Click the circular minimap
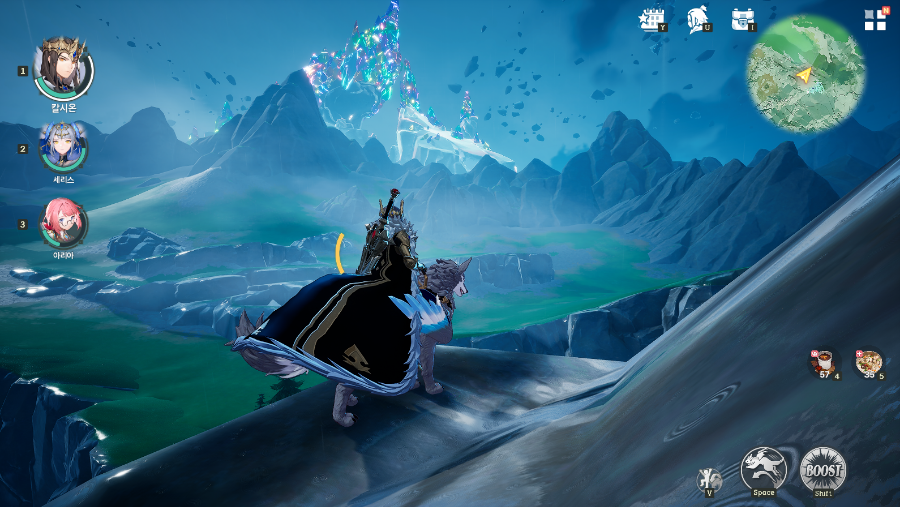900x507 pixels. [x=805, y=74]
